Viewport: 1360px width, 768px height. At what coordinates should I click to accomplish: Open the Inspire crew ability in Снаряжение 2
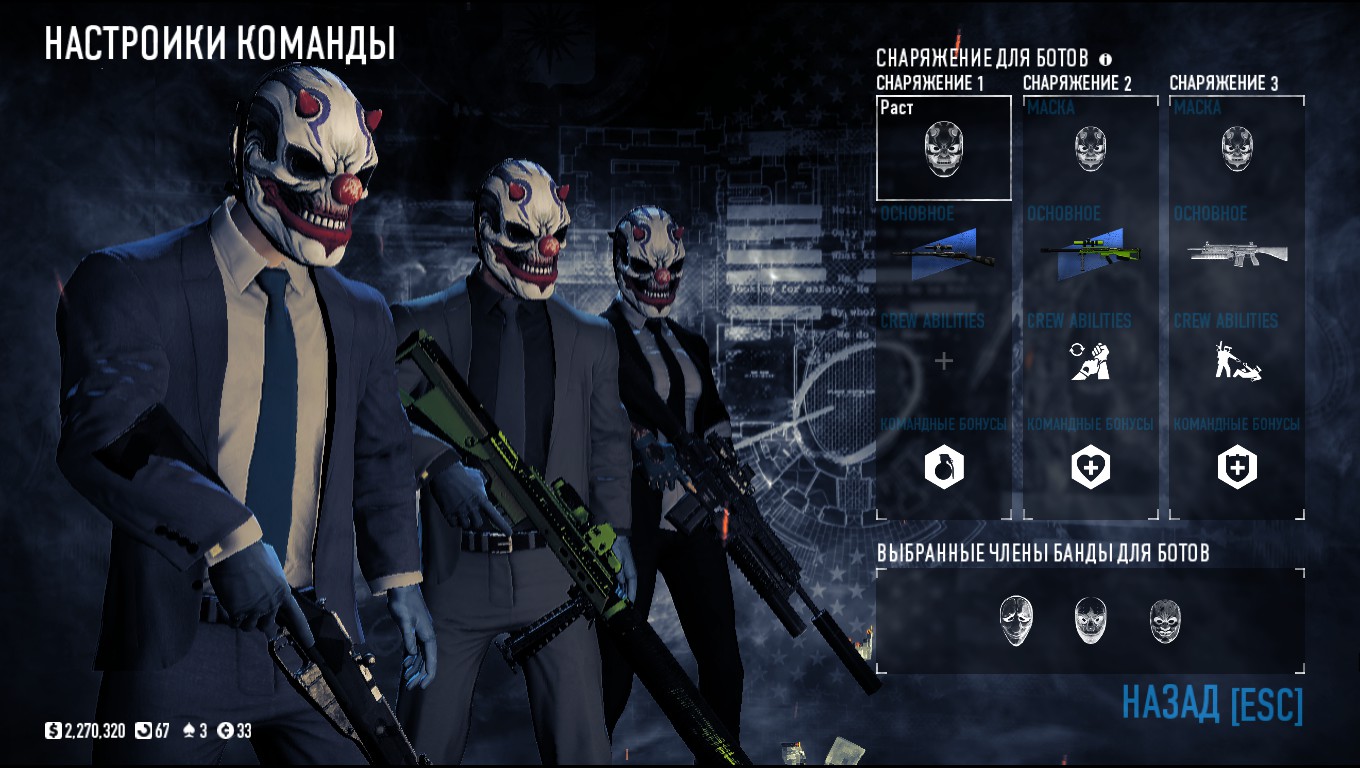1089,364
